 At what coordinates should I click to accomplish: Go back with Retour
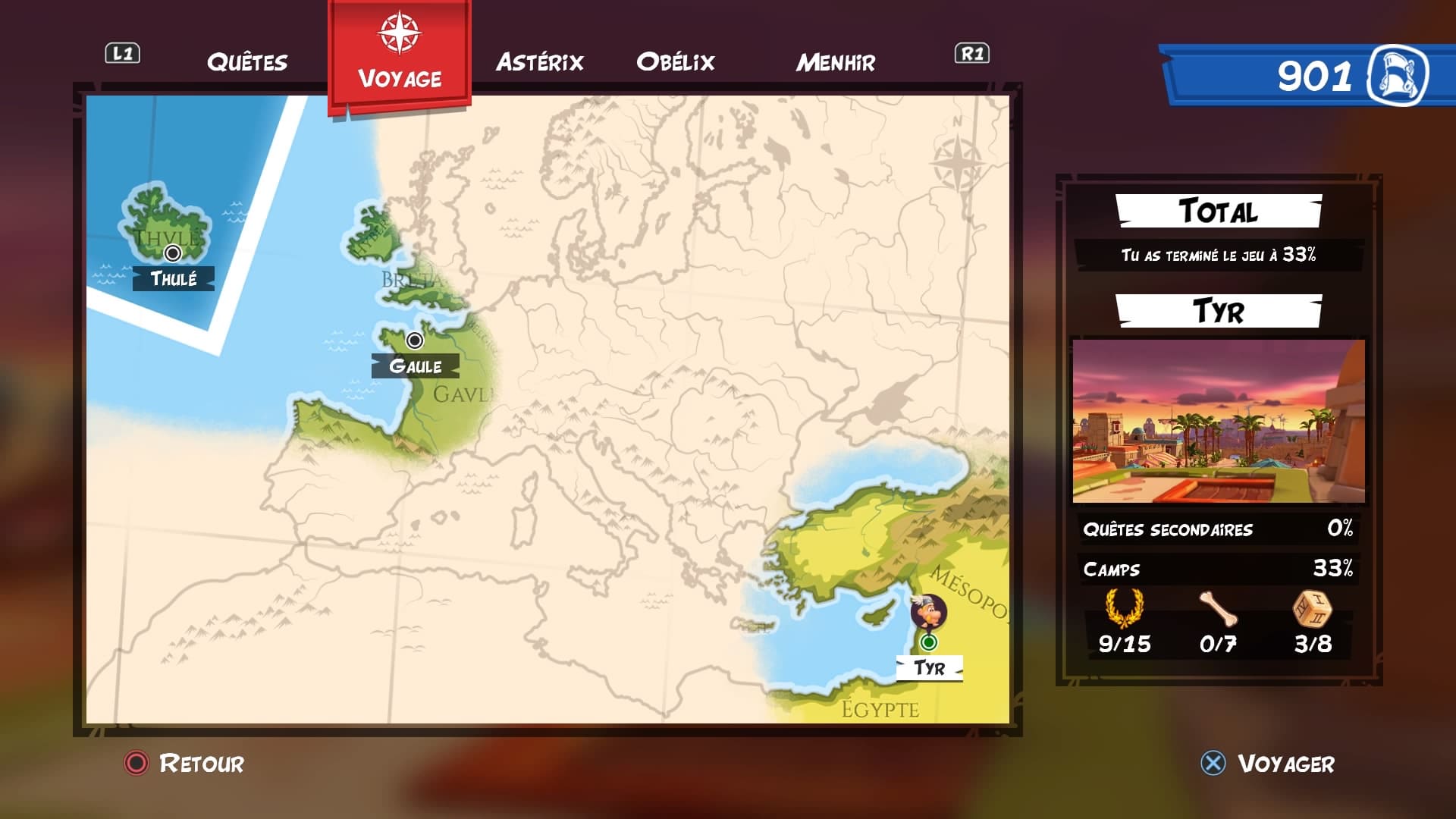[184, 763]
